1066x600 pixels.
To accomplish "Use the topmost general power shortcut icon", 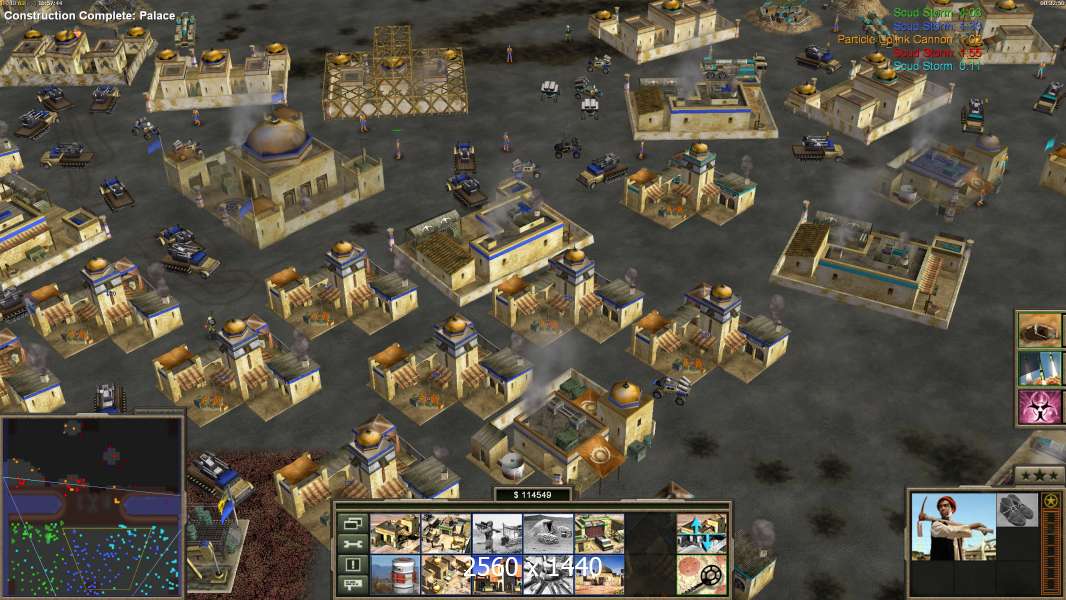I will [x=1039, y=329].
